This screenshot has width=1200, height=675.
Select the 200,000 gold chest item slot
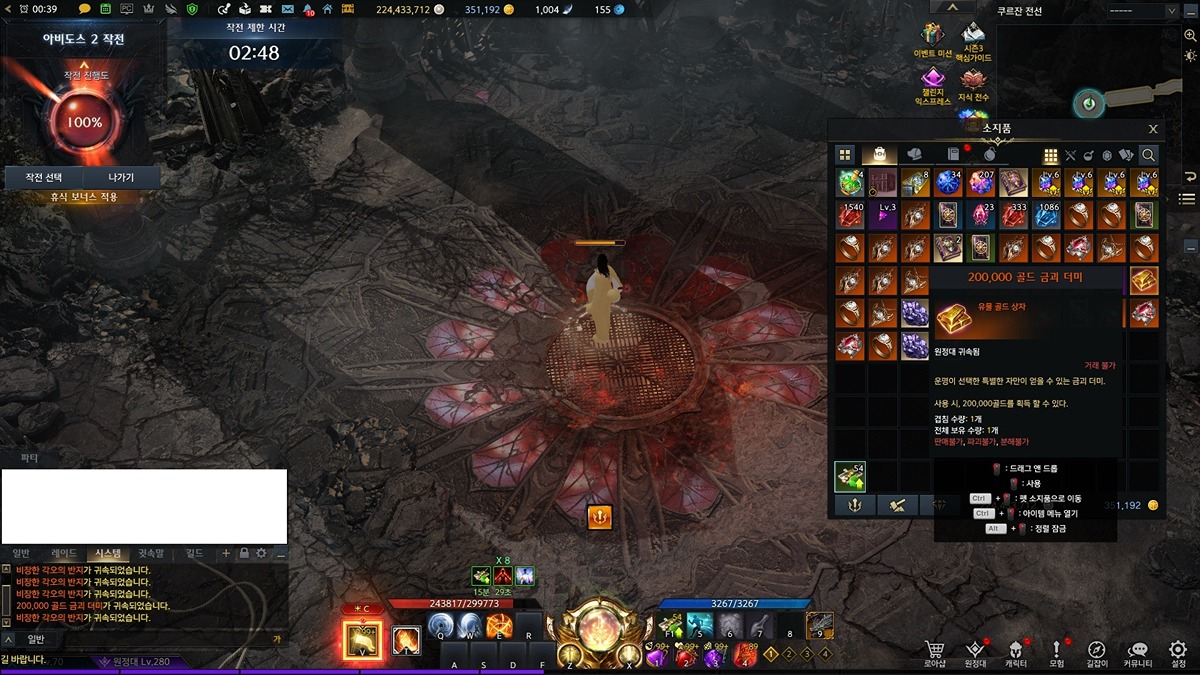point(1144,281)
